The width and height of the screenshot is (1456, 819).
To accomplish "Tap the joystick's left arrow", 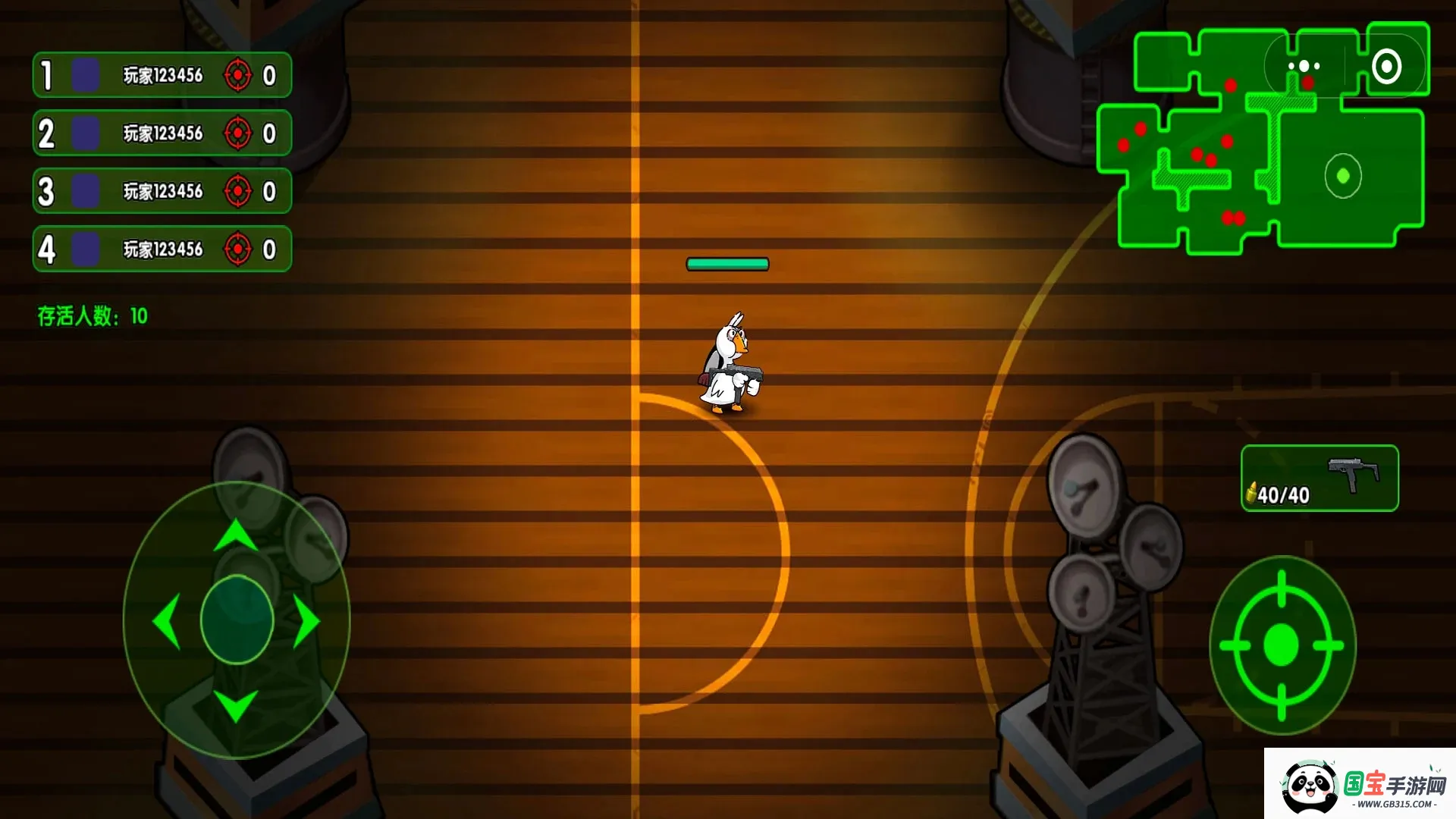I will click(167, 621).
